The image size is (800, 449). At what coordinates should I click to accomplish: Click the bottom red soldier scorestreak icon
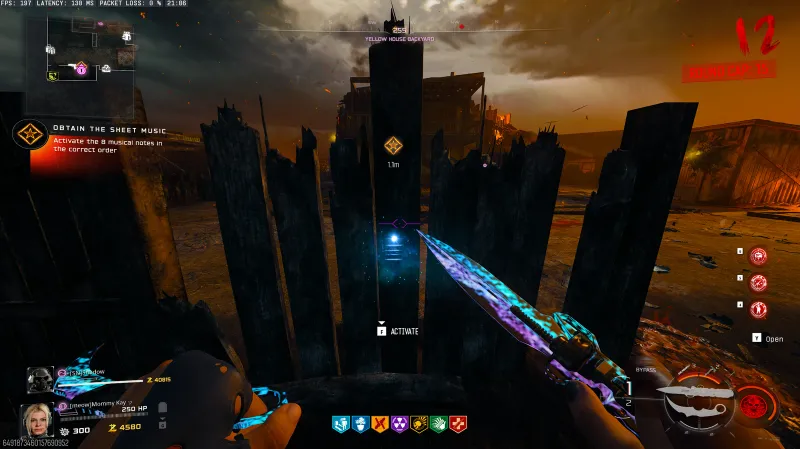point(759,309)
